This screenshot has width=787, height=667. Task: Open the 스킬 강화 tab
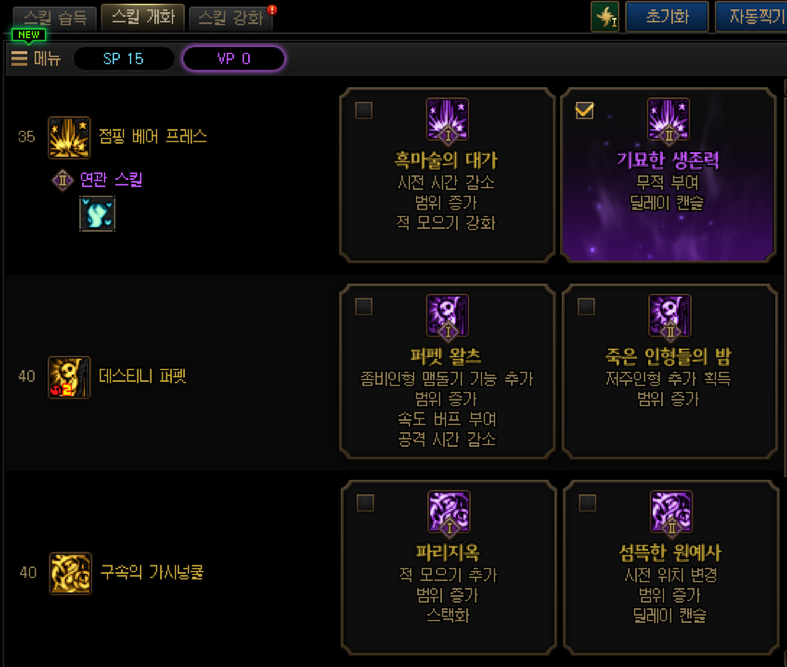click(x=231, y=18)
